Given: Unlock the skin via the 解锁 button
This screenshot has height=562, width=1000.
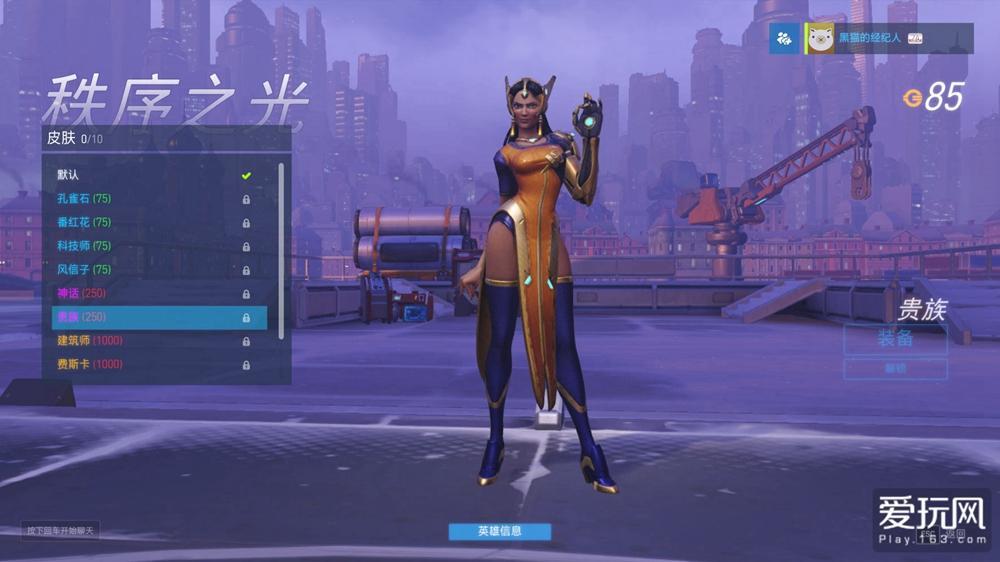Looking at the screenshot, I should [895, 369].
